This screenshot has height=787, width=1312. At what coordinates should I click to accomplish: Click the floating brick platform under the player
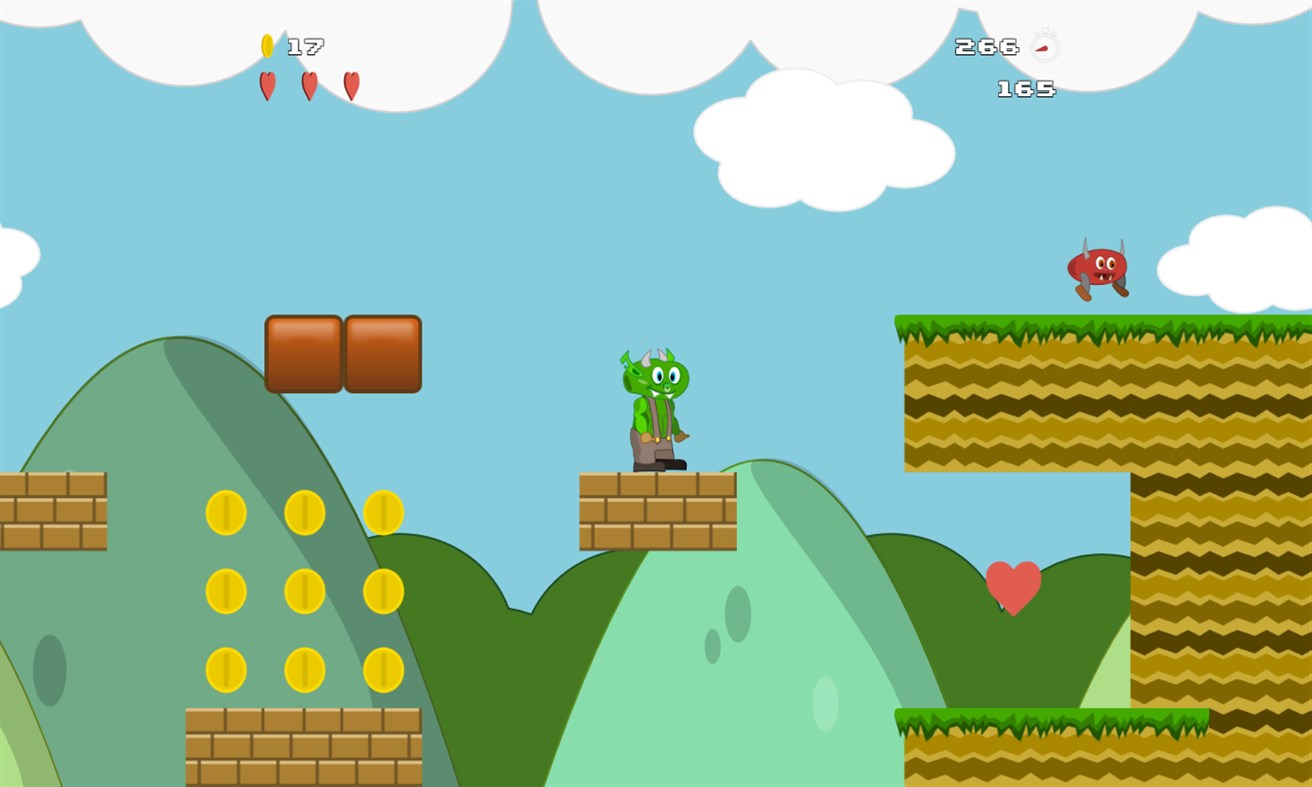click(x=657, y=510)
